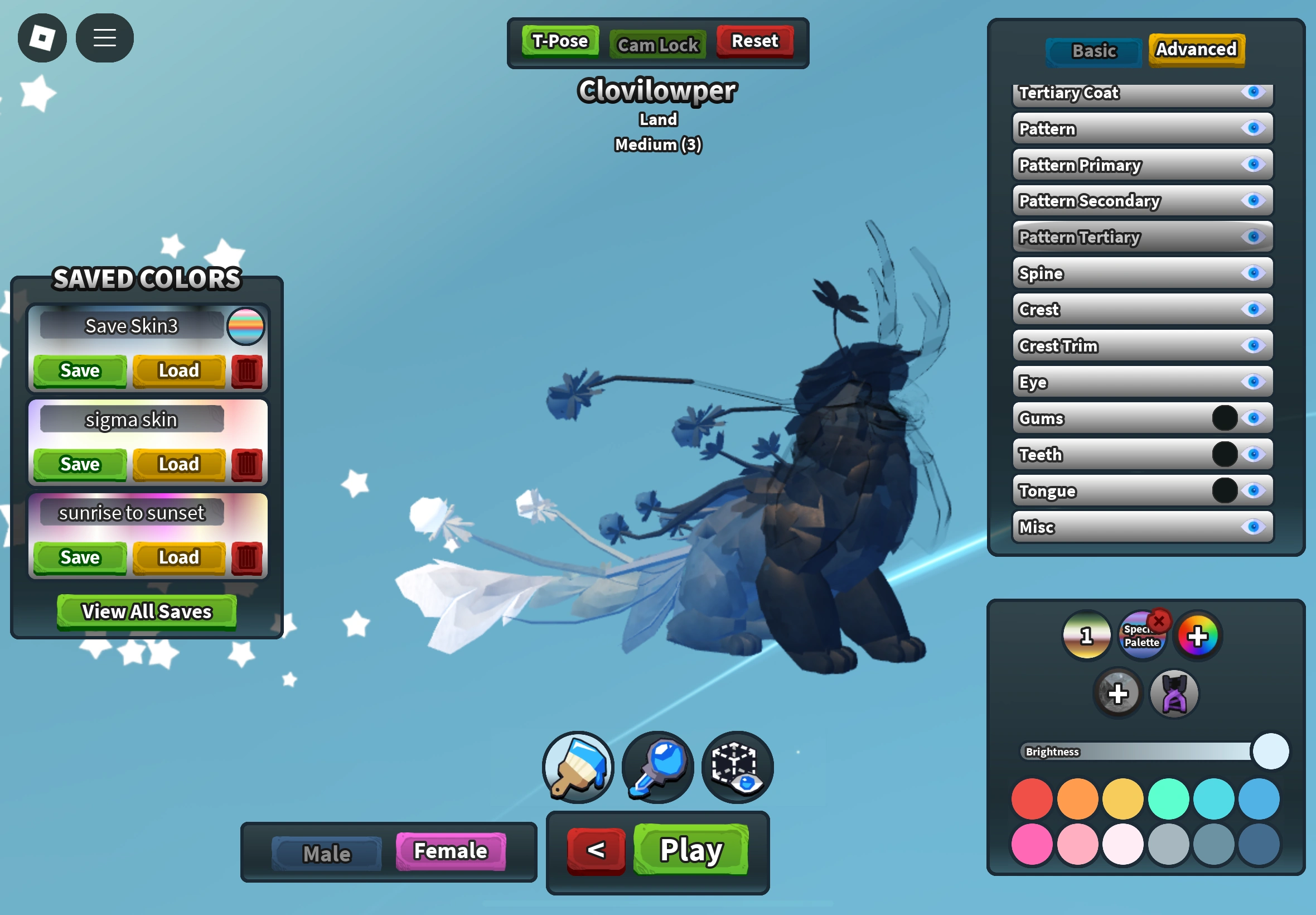Hide the Tertiary Coat layer
The height and width of the screenshot is (915, 1316).
(x=1254, y=93)
